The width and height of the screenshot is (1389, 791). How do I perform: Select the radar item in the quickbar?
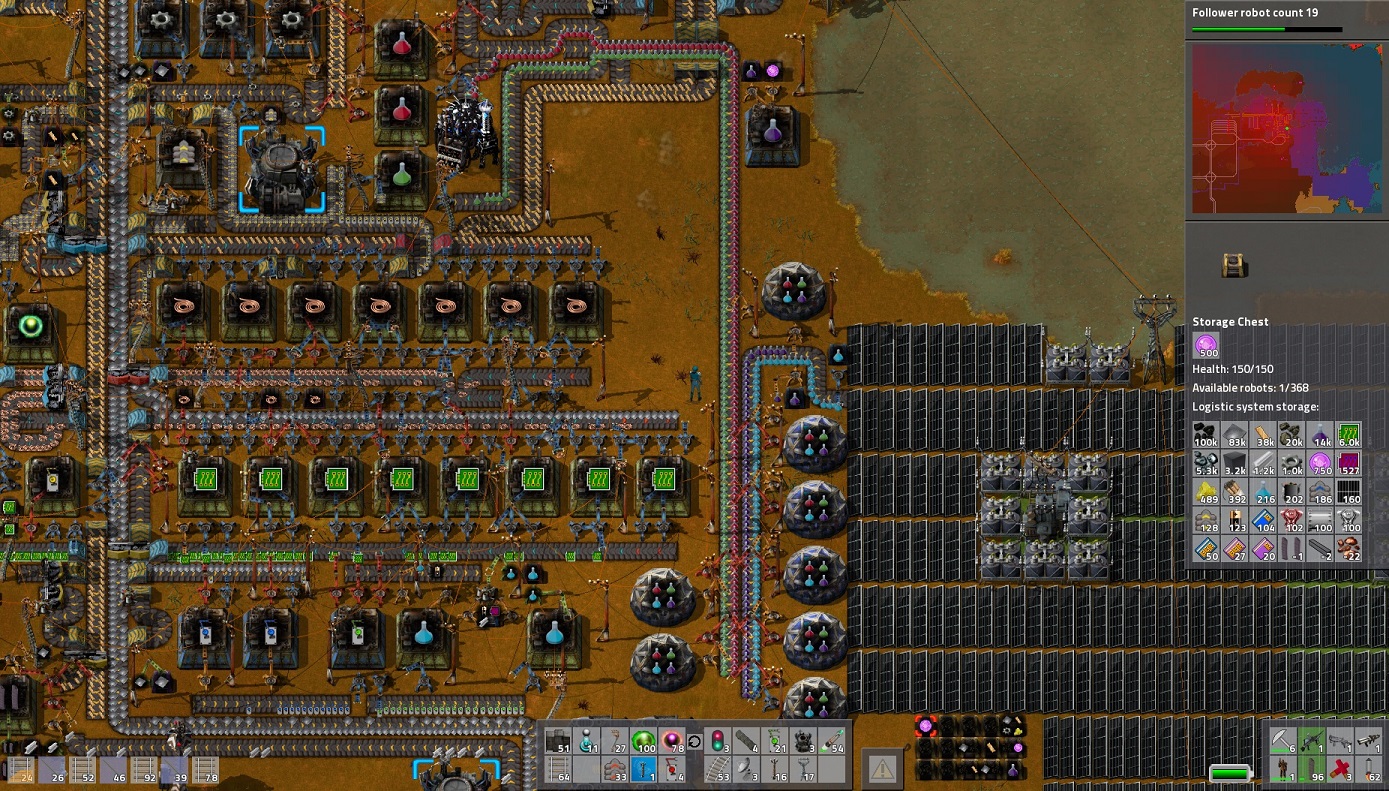coord(746,770)
